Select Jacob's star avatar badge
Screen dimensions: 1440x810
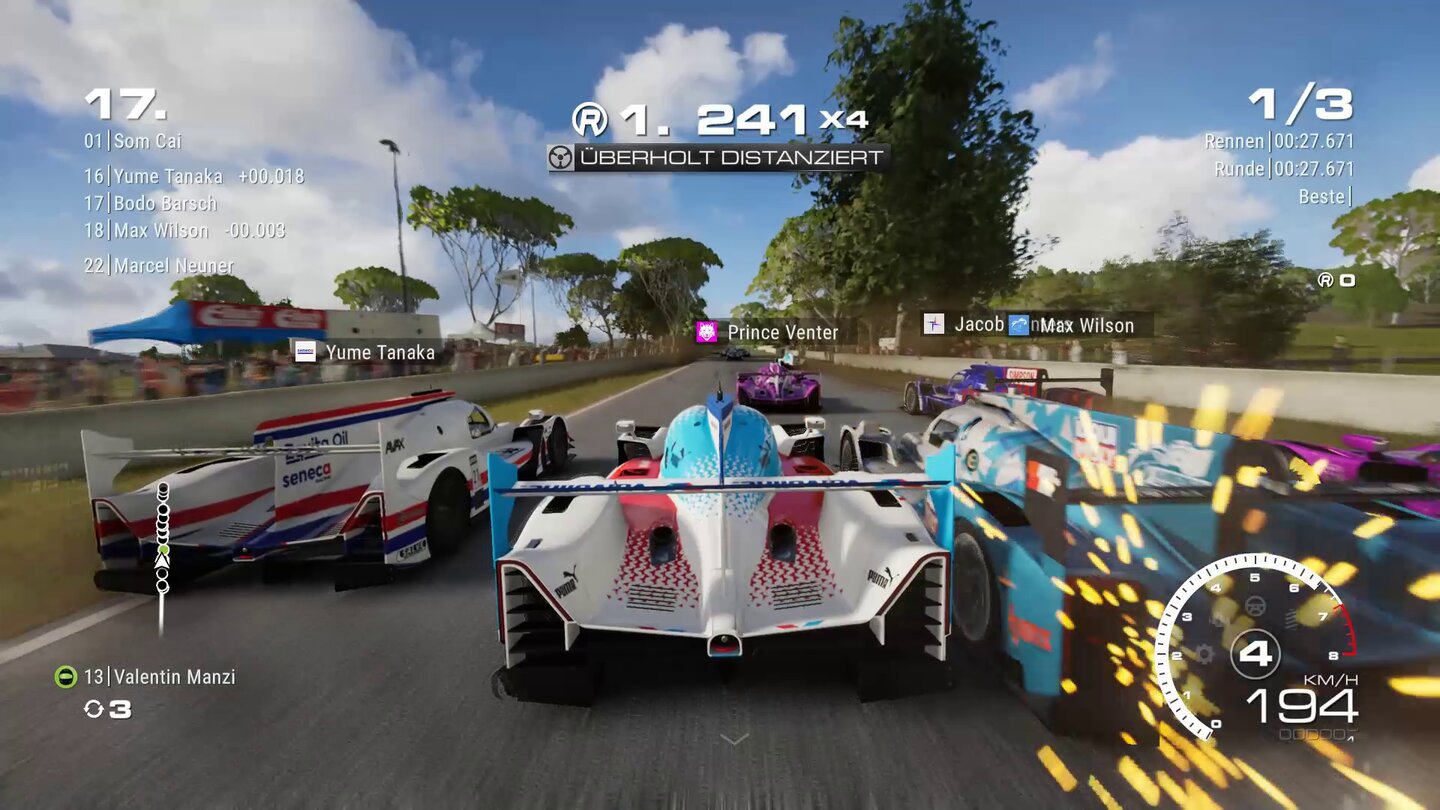[x=933, y=324]
